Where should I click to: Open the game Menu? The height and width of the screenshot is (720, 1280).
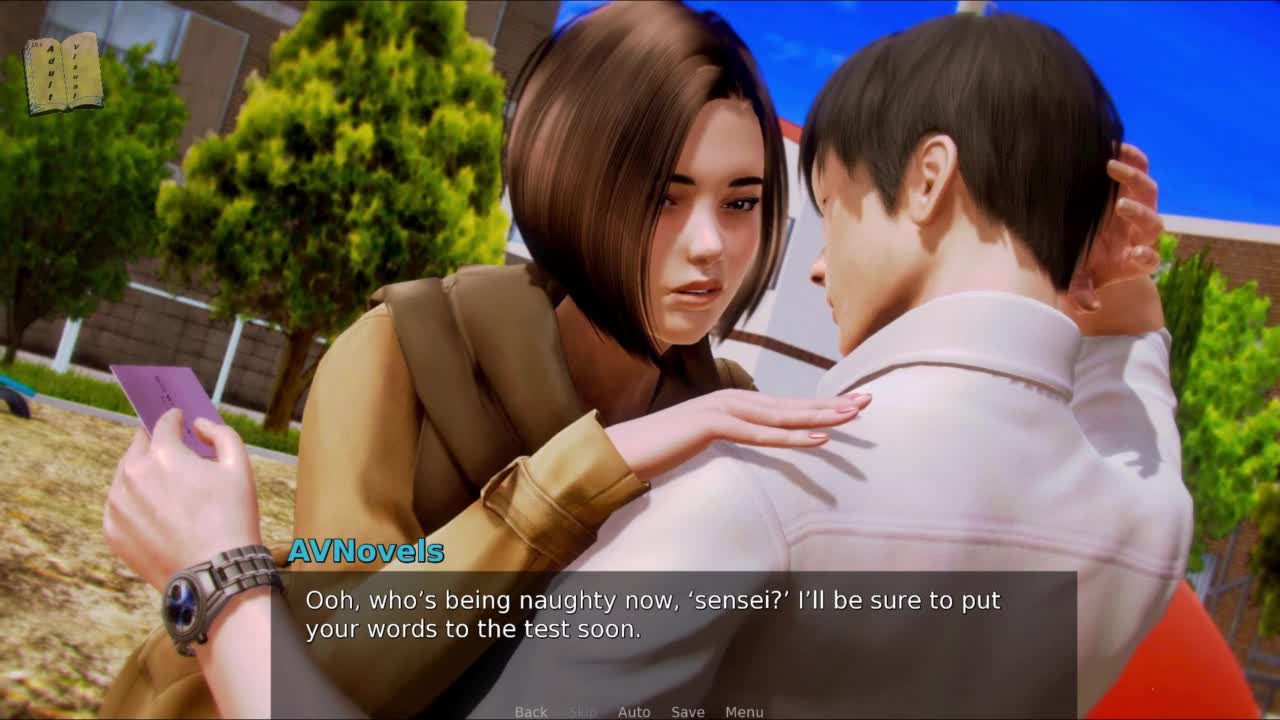[x=744, y=712]
